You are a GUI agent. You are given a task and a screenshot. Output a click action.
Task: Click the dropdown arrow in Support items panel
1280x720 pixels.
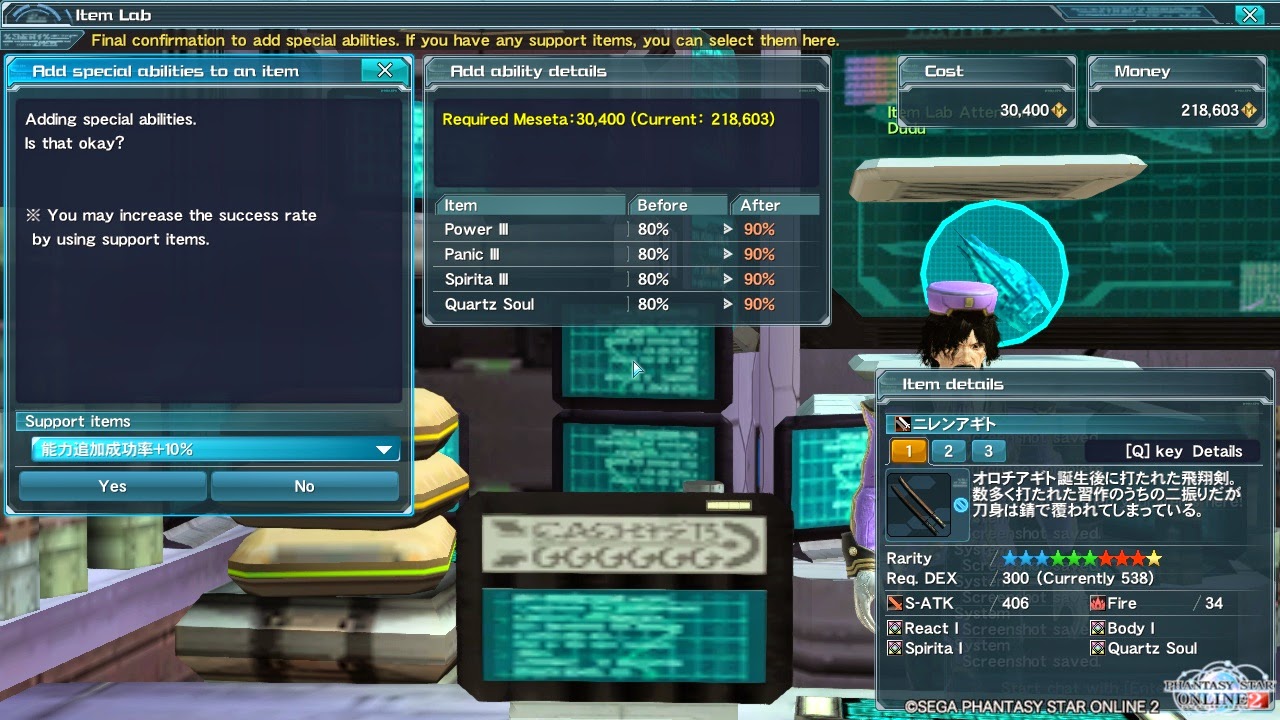click(383, 449)
